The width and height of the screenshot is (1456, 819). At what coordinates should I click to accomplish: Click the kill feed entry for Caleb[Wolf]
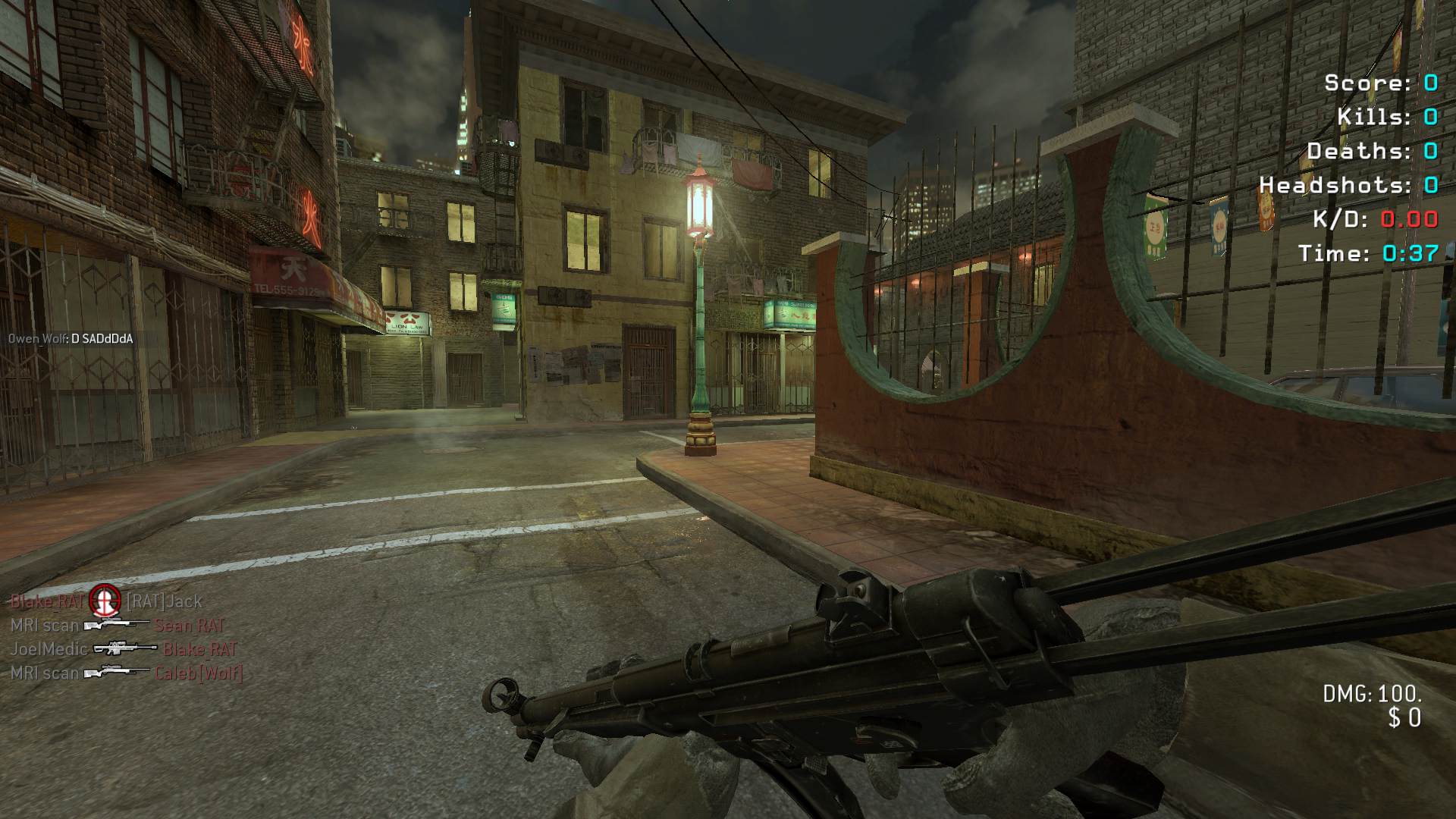click(126, 673)
